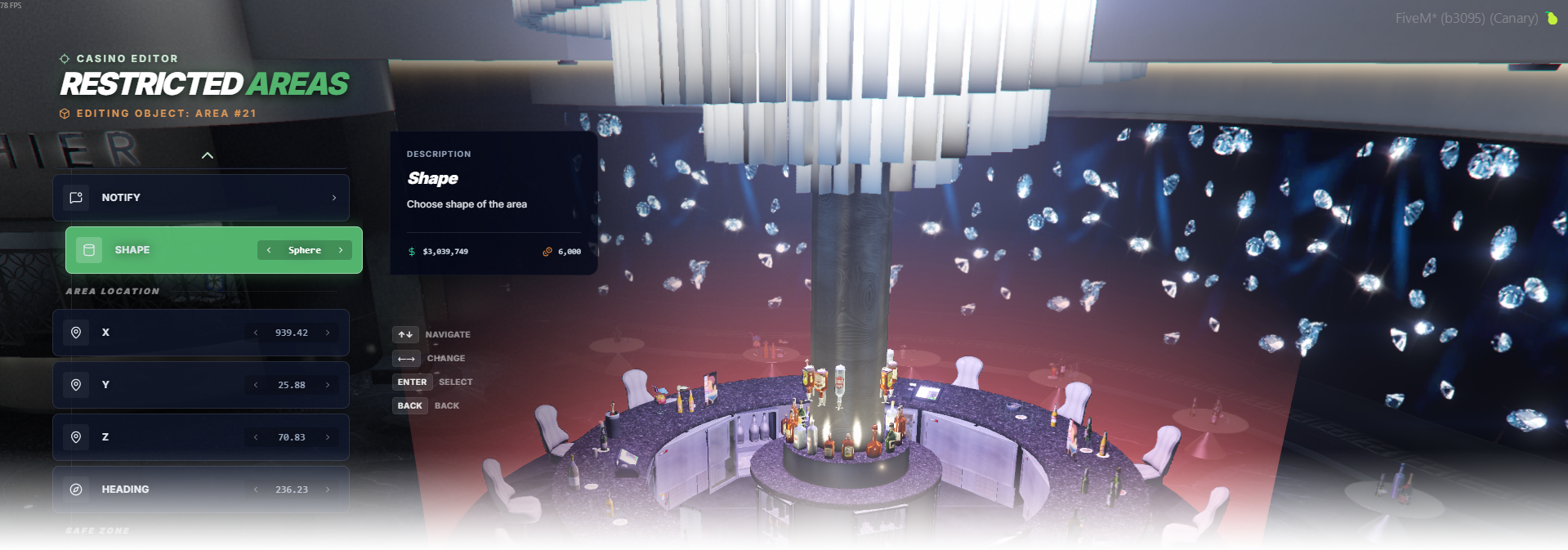Decrease the X coordinate value
Viewport: 1568px width, 550px height.
pyautogui.click(x=256, y=333)
